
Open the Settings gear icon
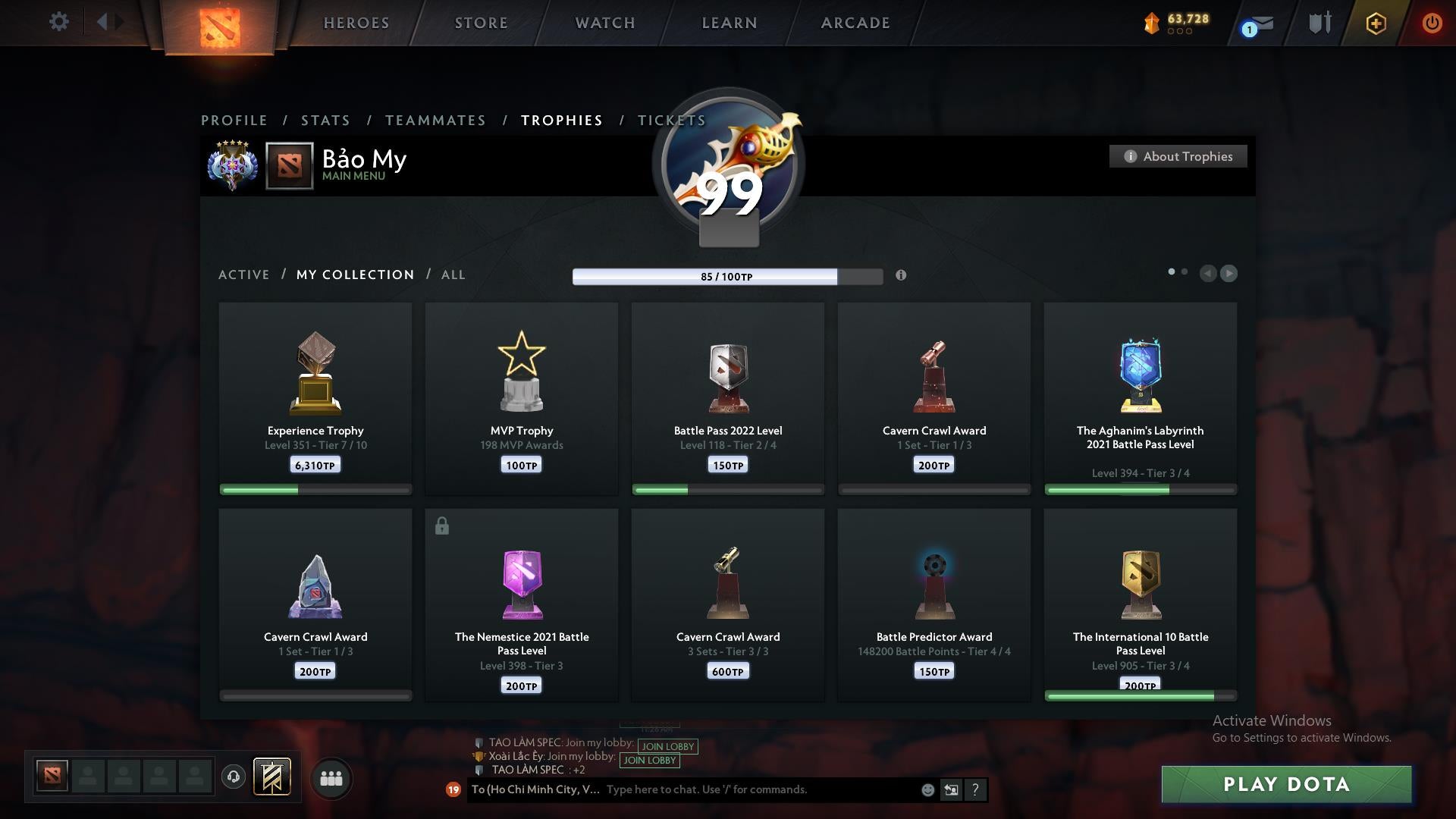(x=59, y=22)
